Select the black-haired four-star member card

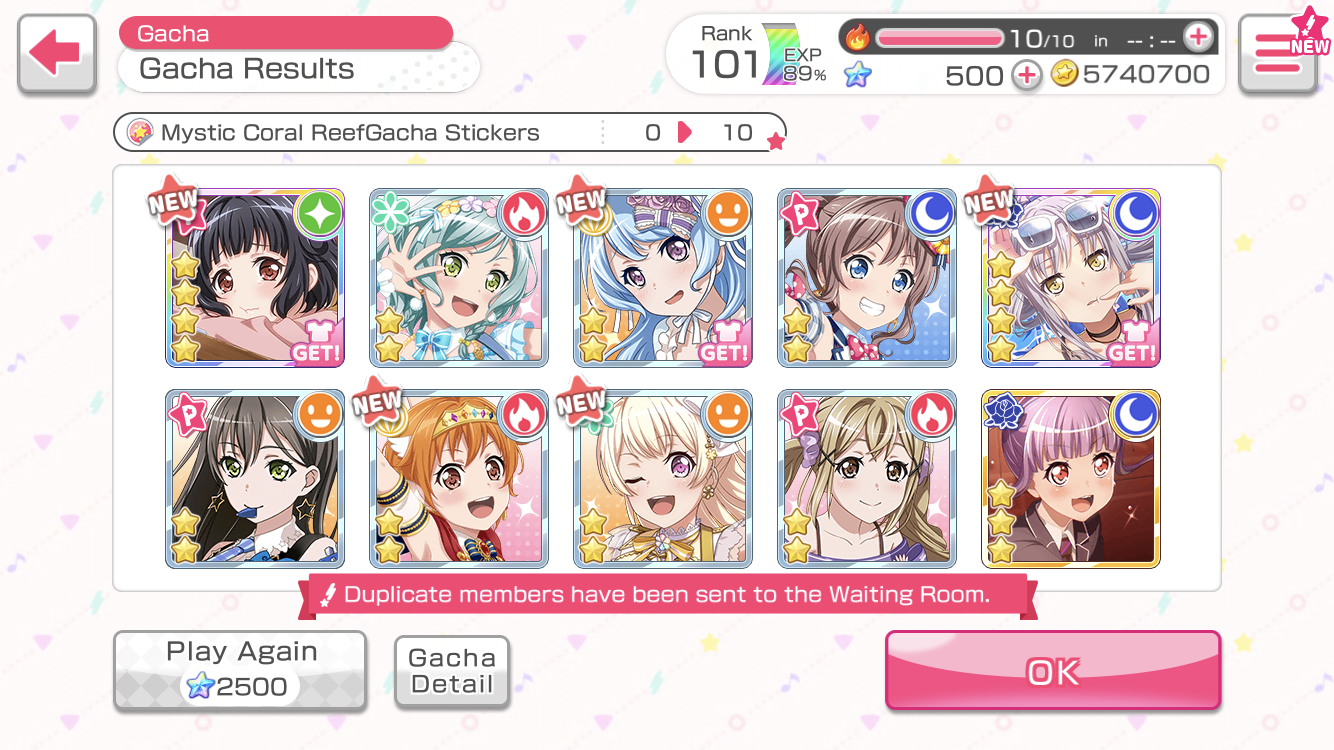(255, 277)
